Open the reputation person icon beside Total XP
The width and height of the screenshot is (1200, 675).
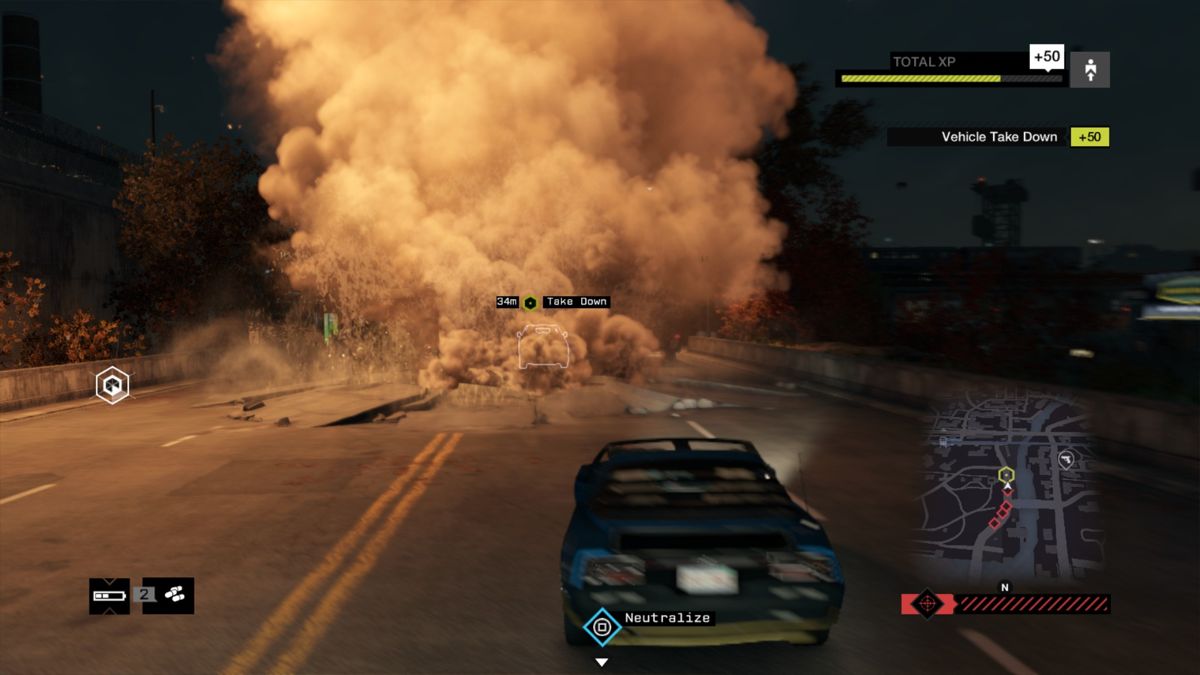(1089, 70)
